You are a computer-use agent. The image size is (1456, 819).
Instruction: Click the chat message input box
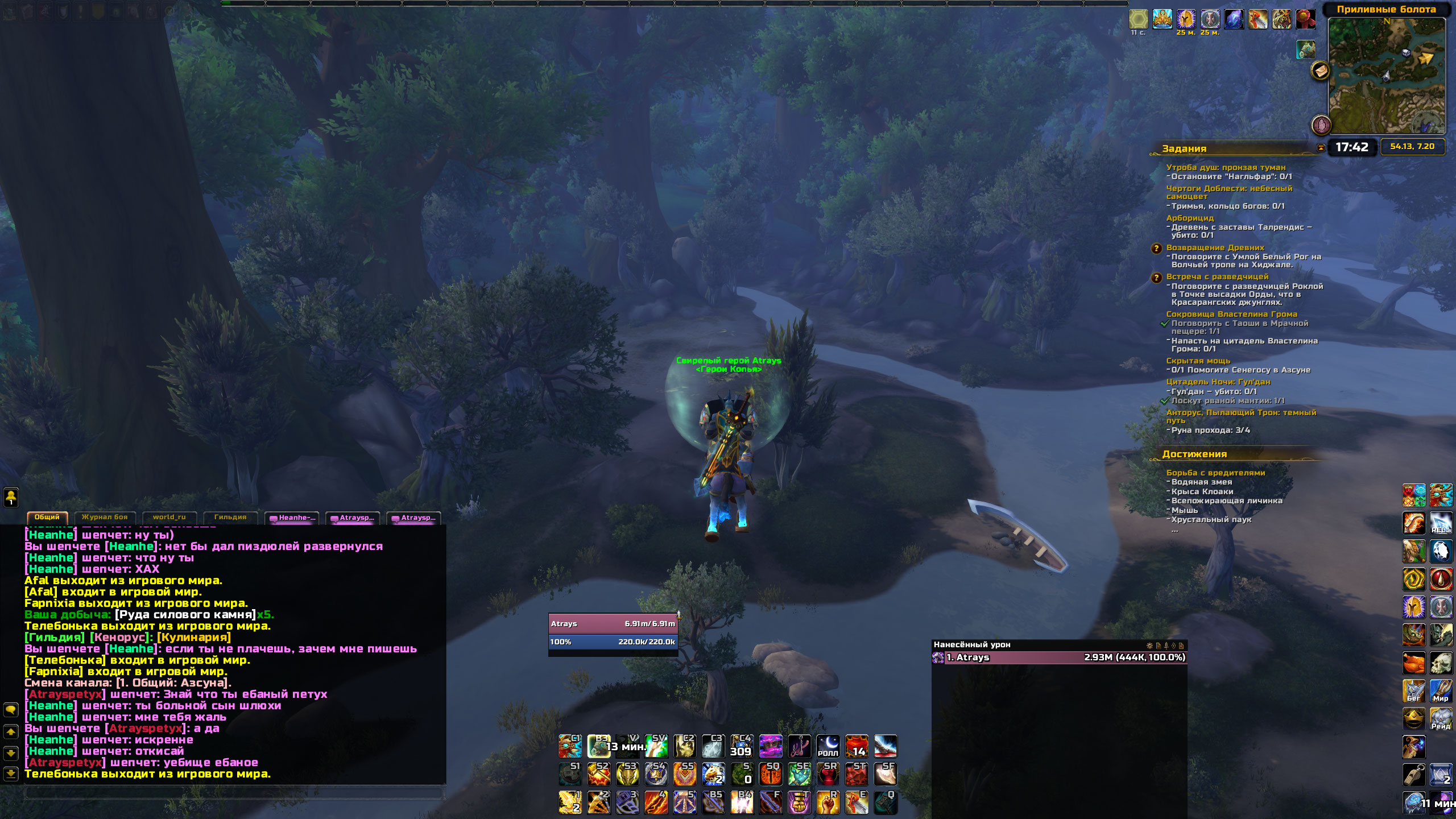tap(233, 793)
